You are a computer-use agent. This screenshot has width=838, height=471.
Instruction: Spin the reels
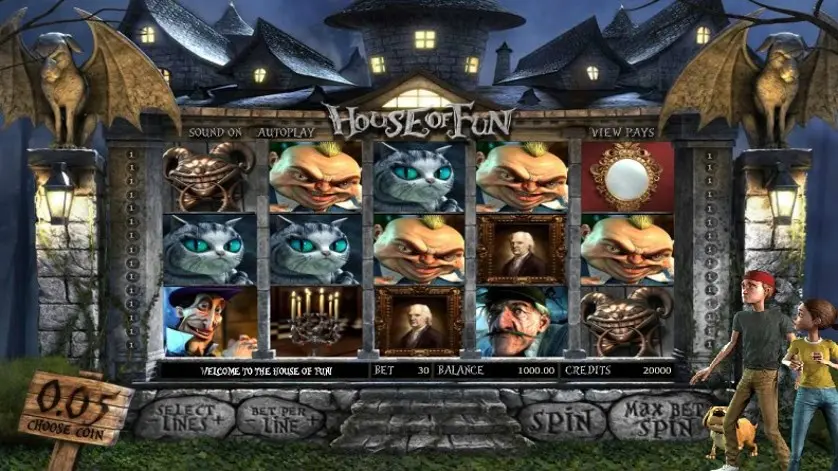click(561, 418)
